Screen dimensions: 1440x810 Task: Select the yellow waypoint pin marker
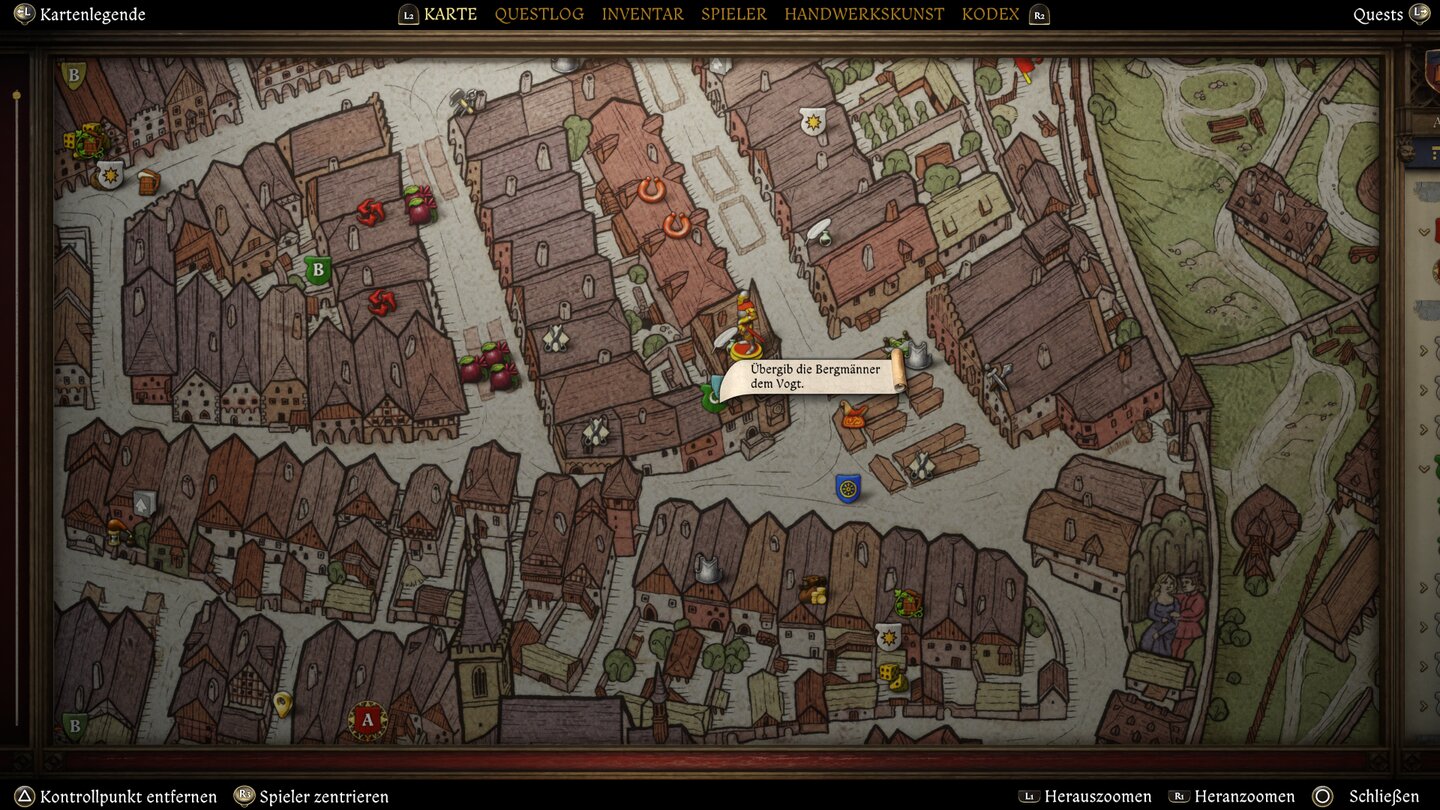point(282,704)
